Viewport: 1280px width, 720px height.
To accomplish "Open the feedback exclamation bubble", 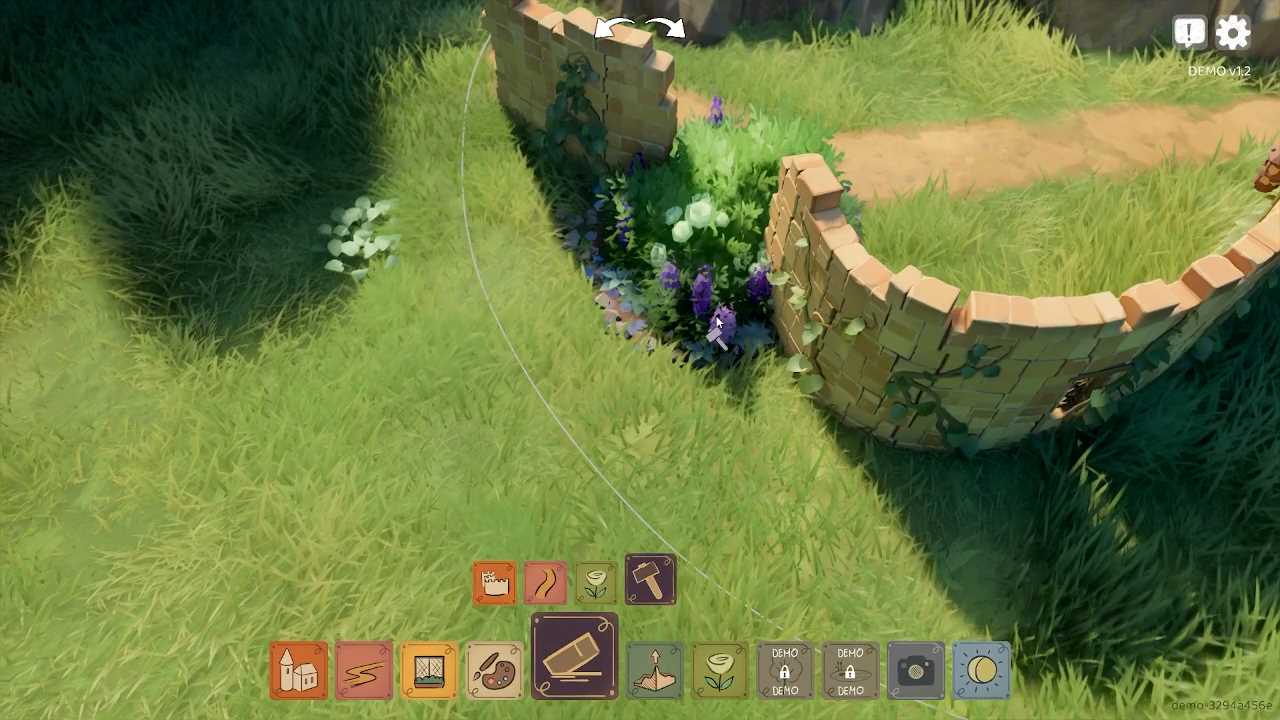I will (x=1189, y=33).
